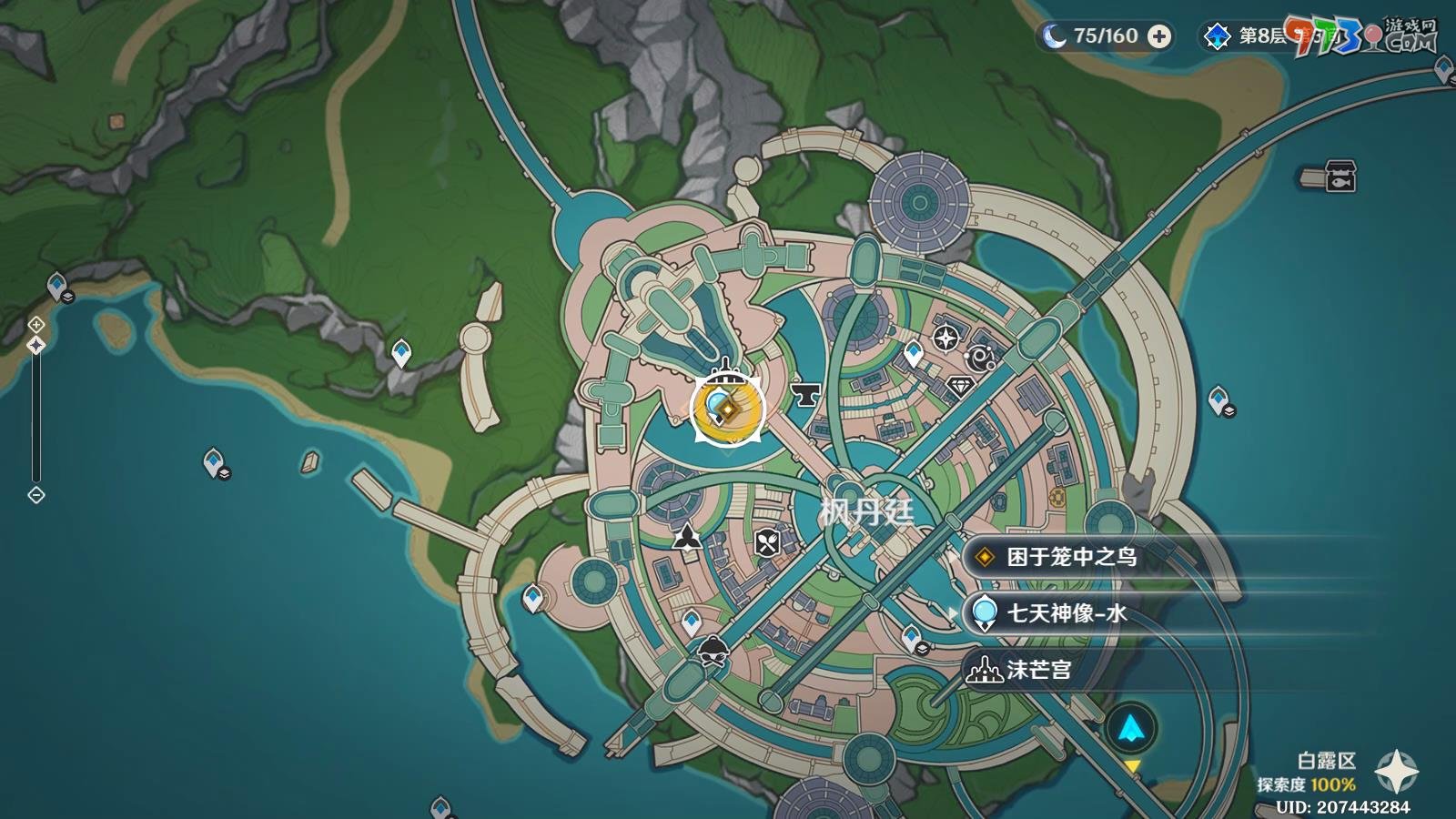Click the alchemy swirl icon near the souvenir shop
The width and height of the screenshot is (1456, 819).
(980, 355)
